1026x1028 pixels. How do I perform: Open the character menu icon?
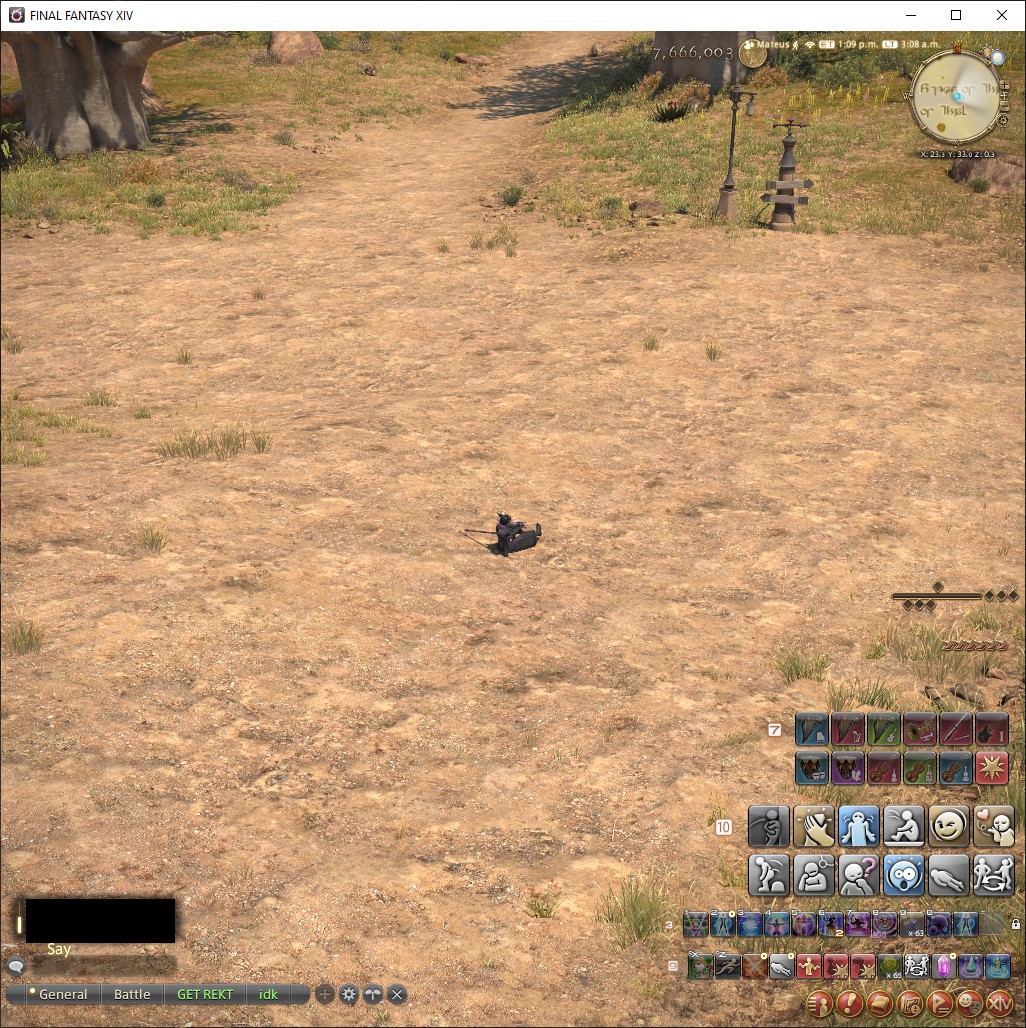coord(819,1003)
